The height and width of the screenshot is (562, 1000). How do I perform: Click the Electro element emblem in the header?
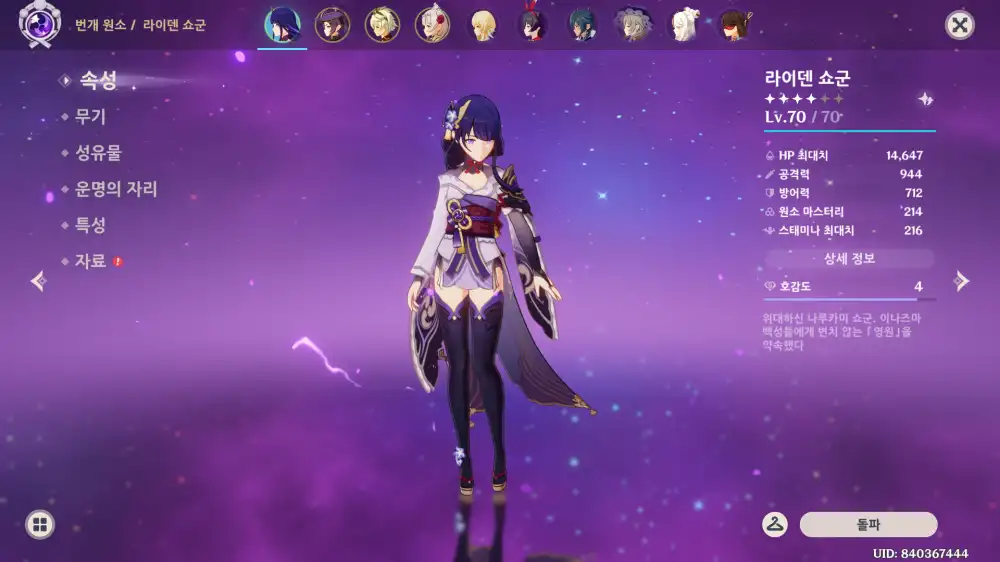(x=39, y=24)
